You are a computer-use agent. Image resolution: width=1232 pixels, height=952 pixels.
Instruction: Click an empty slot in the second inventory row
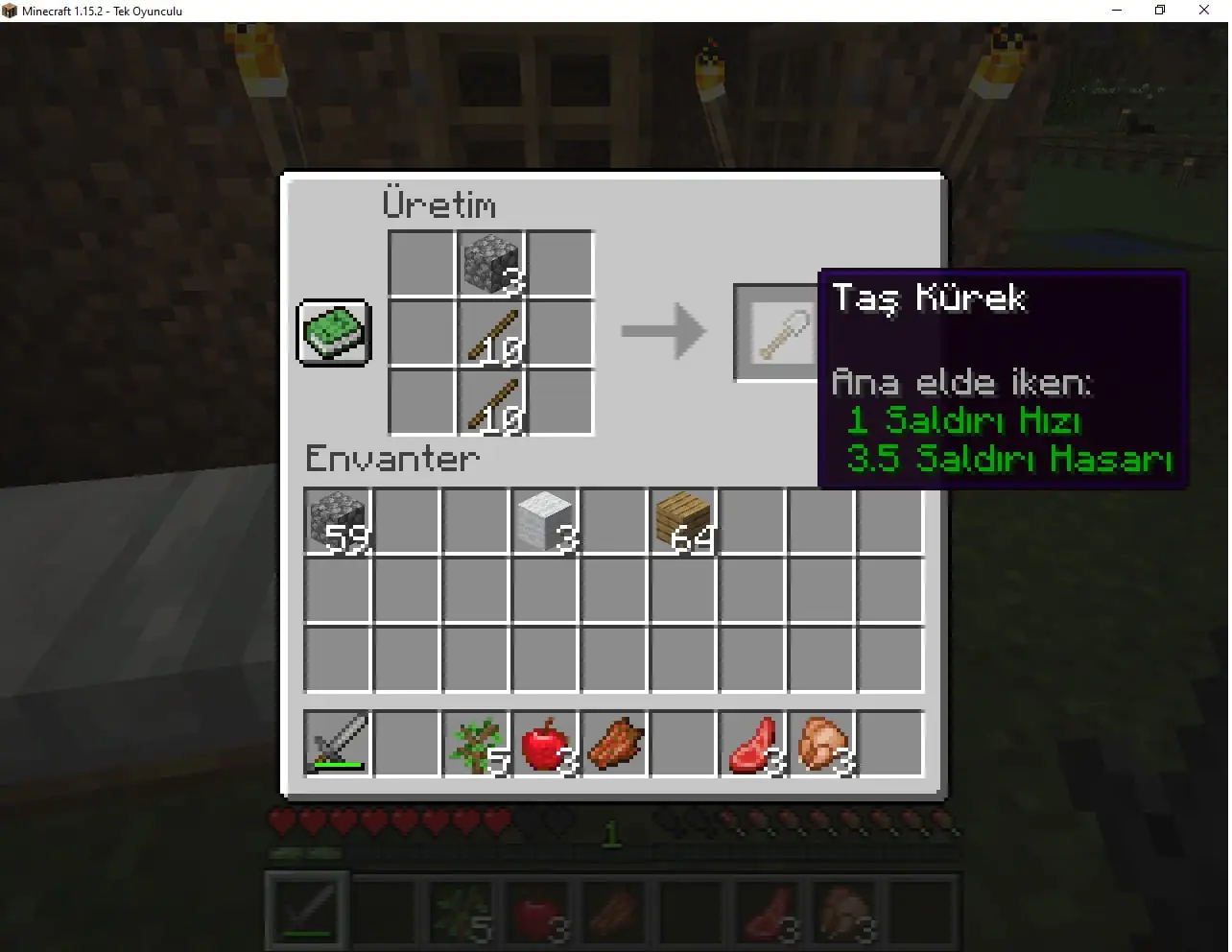pyautogui.click(x=475, y=592)
